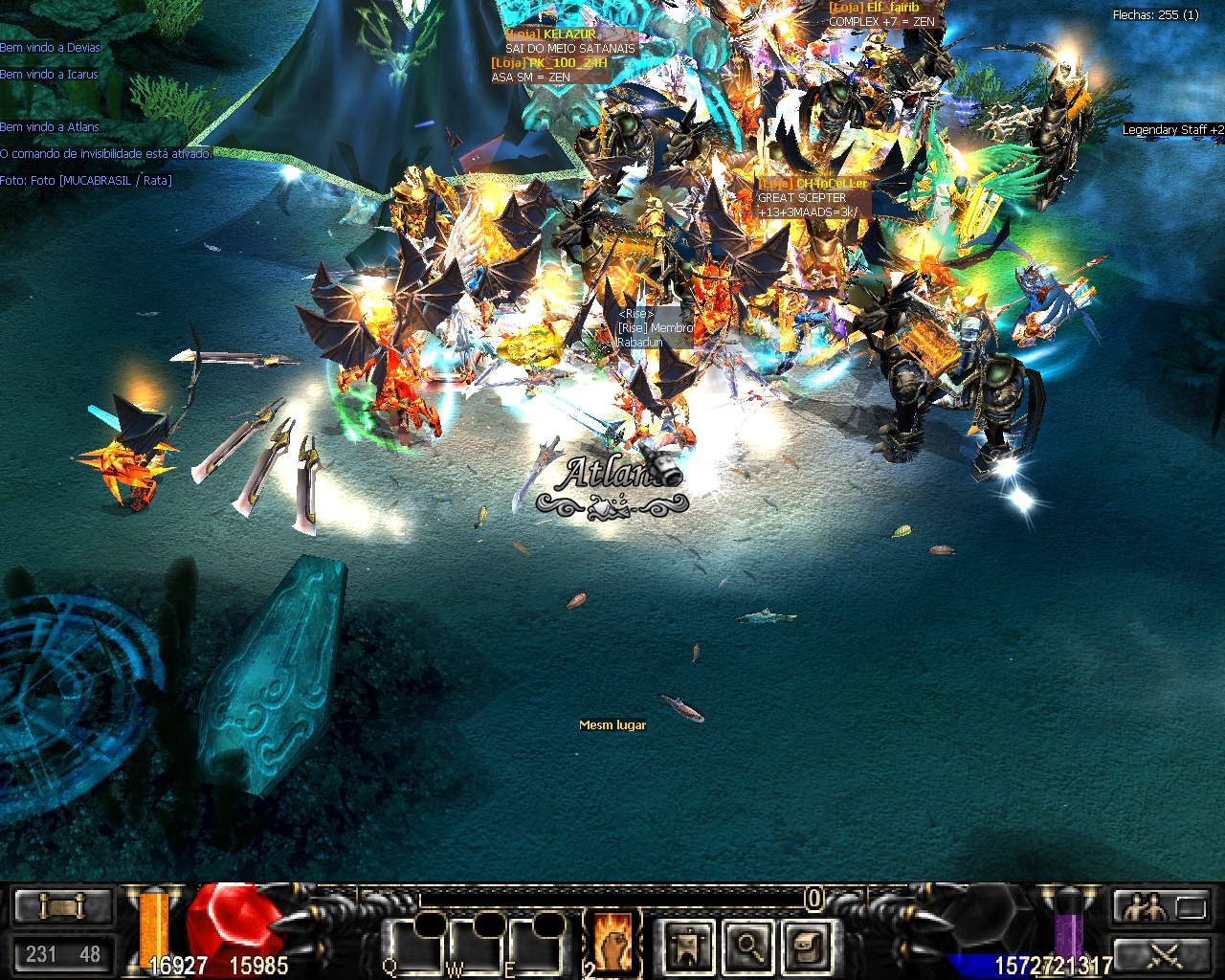Click the magnifying glass button
Screen dimensions: 1225x980
coord(748,946)
